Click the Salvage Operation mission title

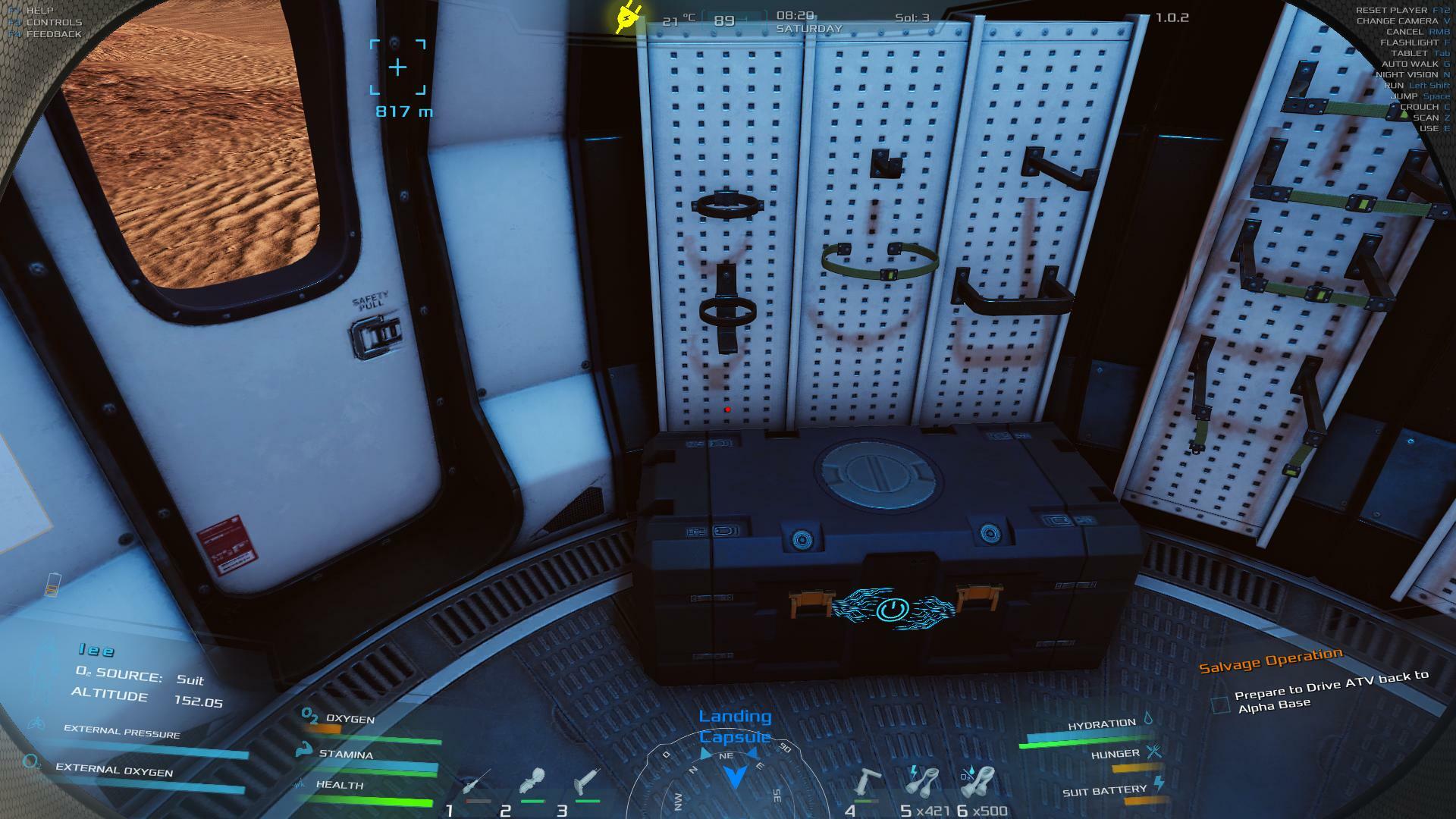point(1270,661)
